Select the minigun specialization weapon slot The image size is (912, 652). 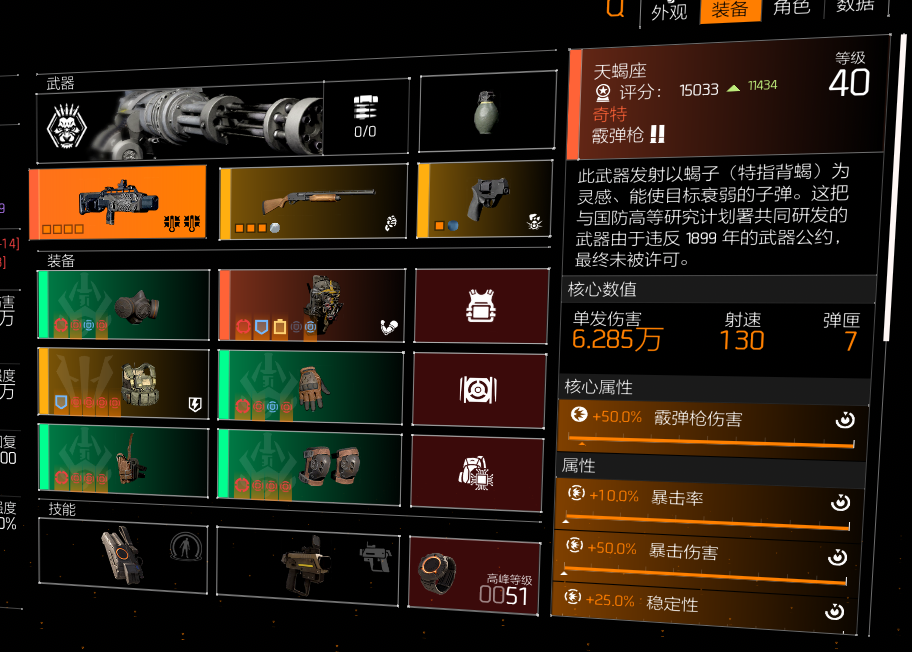[x=223, y=121]
